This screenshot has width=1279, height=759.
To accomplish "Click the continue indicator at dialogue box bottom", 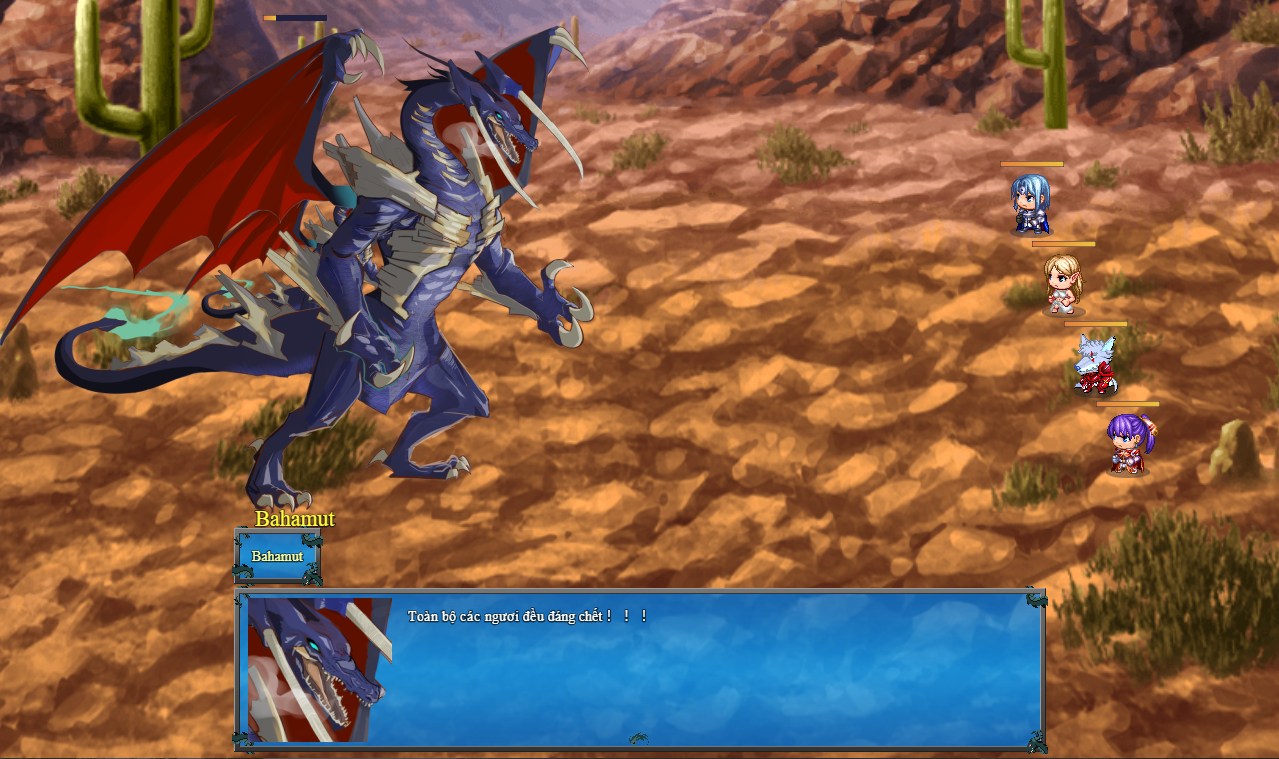I will [638, 739].
